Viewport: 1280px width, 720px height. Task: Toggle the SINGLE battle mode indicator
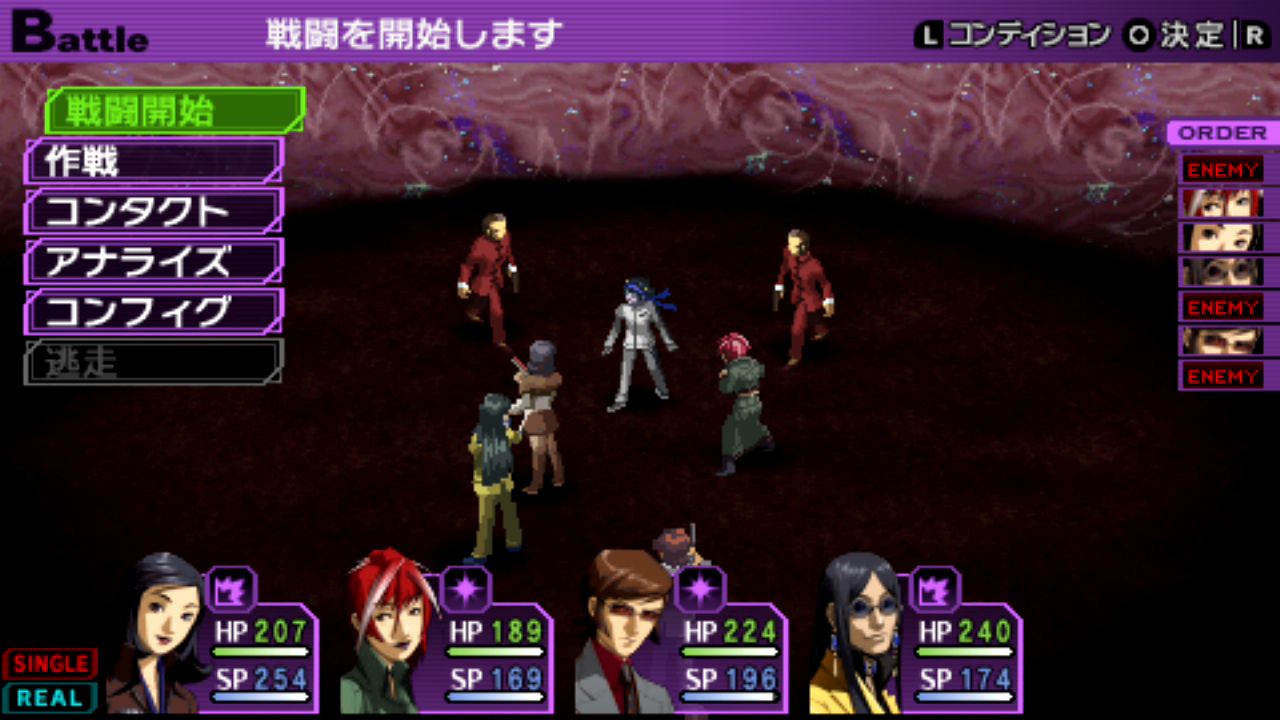click(50, 664)
